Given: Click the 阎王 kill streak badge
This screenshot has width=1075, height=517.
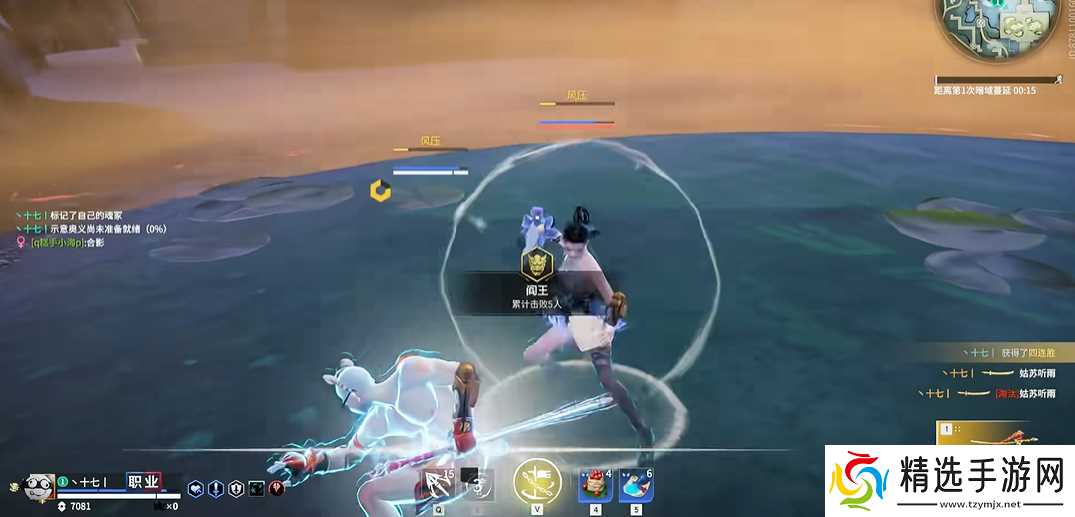Looking at the screenshot, I should click(537, 264).
